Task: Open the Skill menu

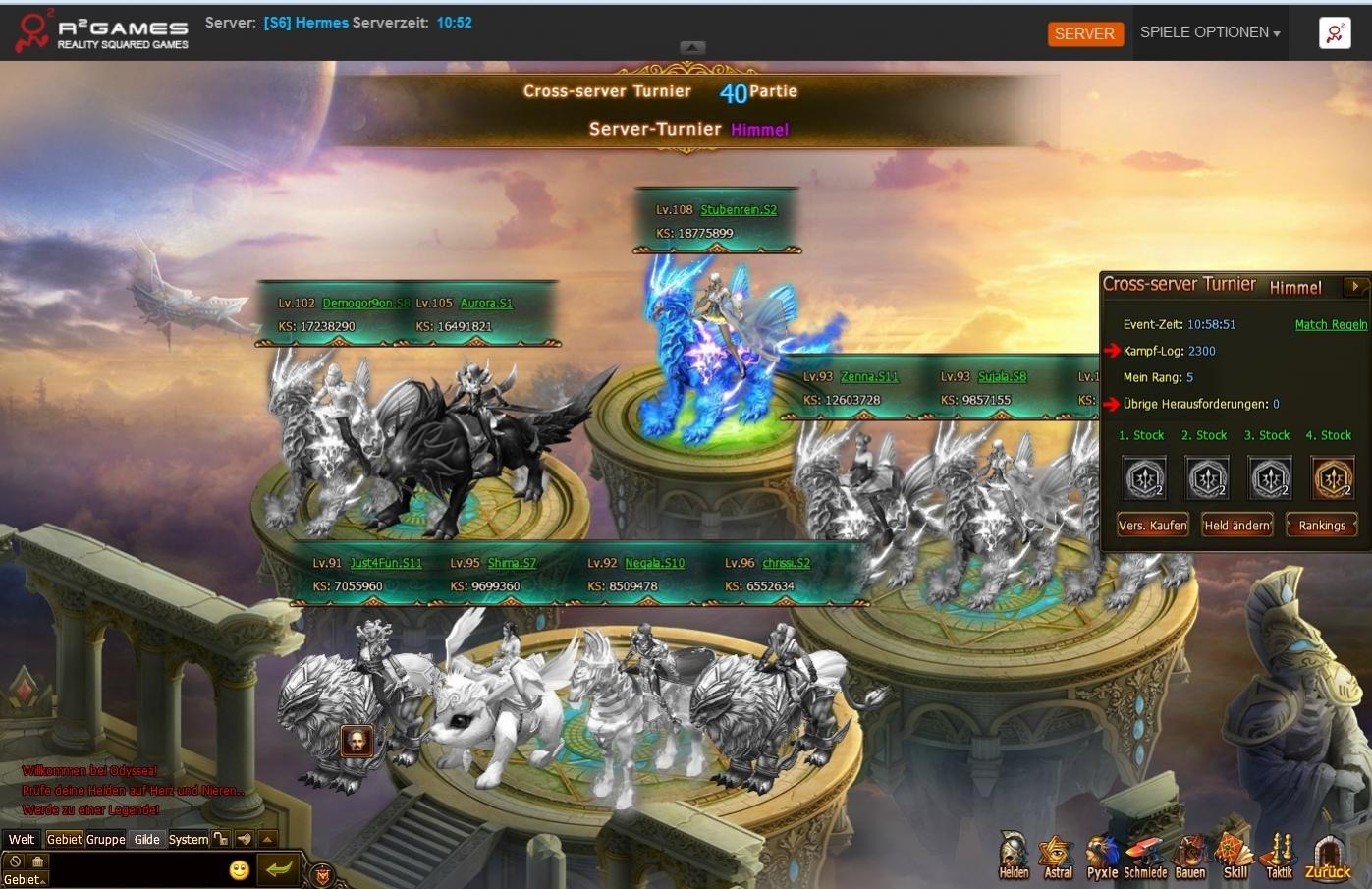Action: pyautogui.click(x=1235, y=857)
